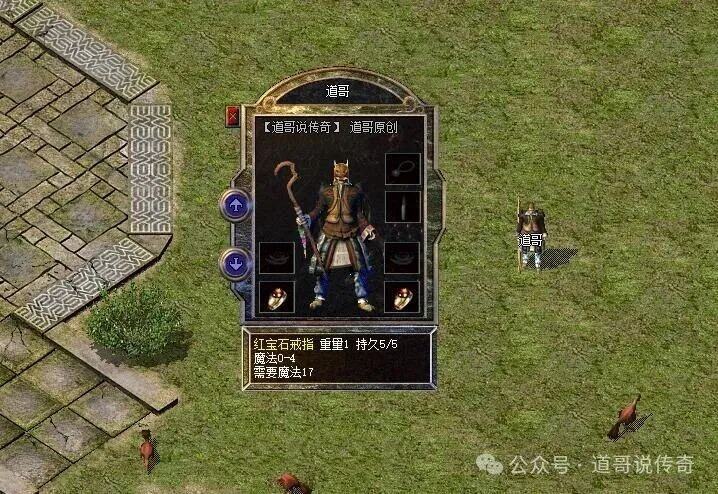Select the left-hand bracelet slot
The height and width of the screenshot is (494, 718).
click(x=276, y=258)
